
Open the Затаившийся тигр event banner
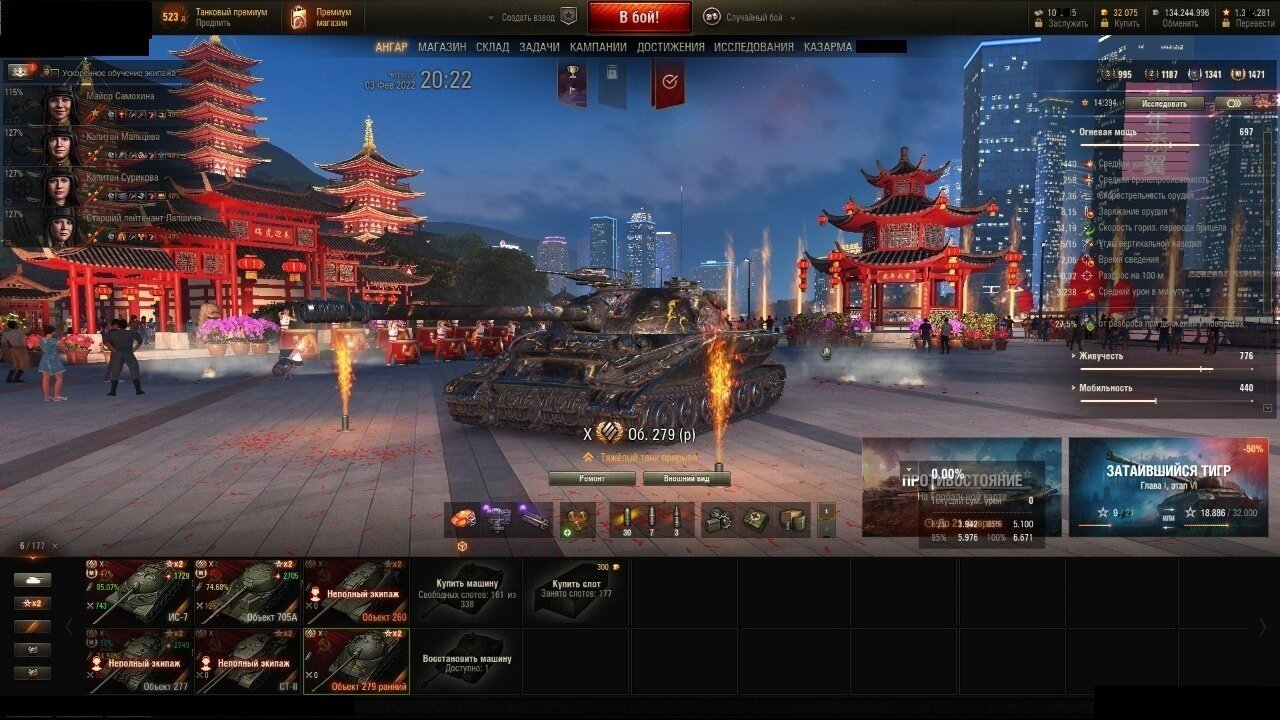tap(1167, 487)
